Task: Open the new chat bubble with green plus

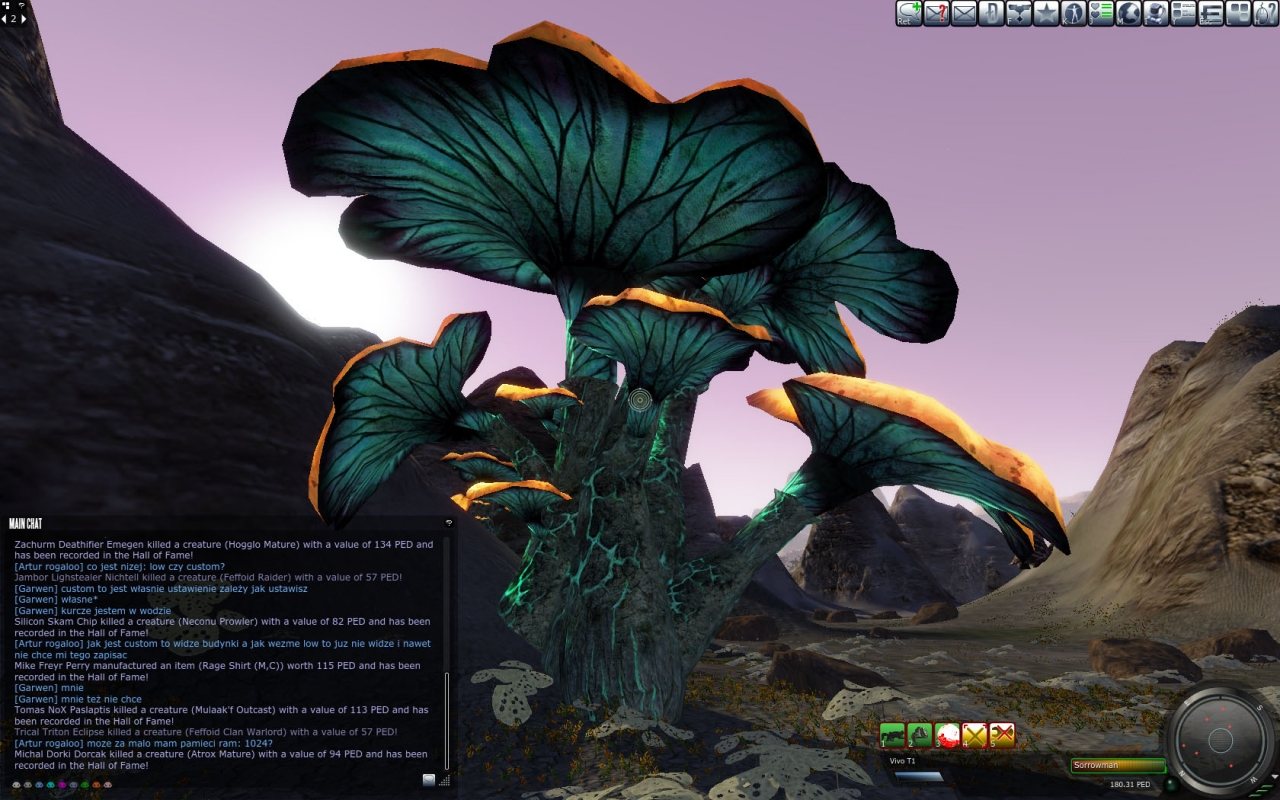Action: [909, 13]
